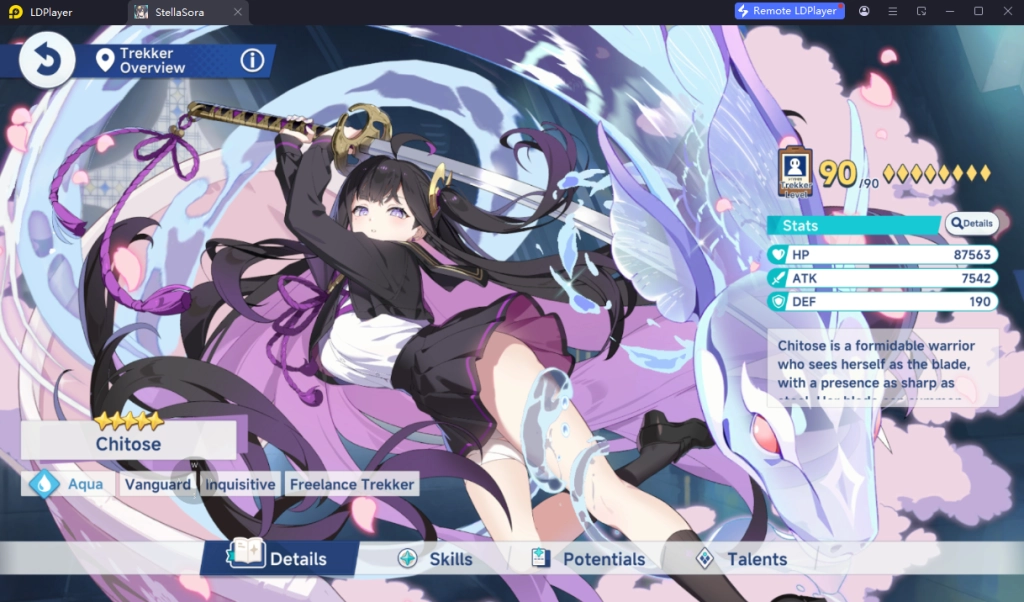Open Remote LDPlayer from the title bar
The width and height of the screenshot is (1024, 602).
click(789, 11)
